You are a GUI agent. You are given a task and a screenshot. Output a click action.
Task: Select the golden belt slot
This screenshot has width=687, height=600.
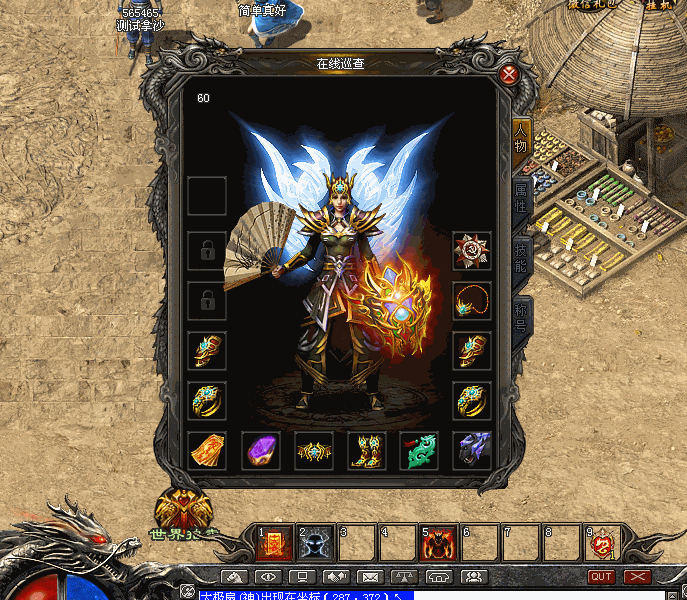[x=314, y=451]
